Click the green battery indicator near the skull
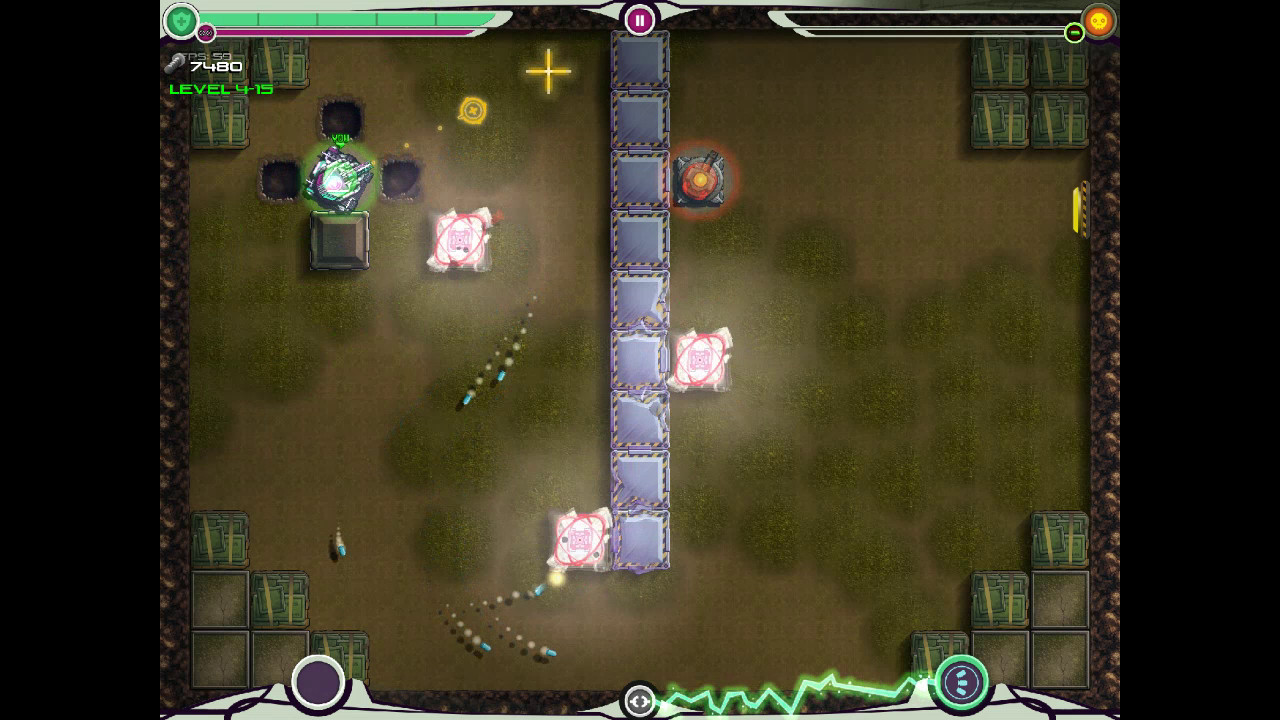The width and height of the screenshot is (1280, 720). (x=1074, y=32)
